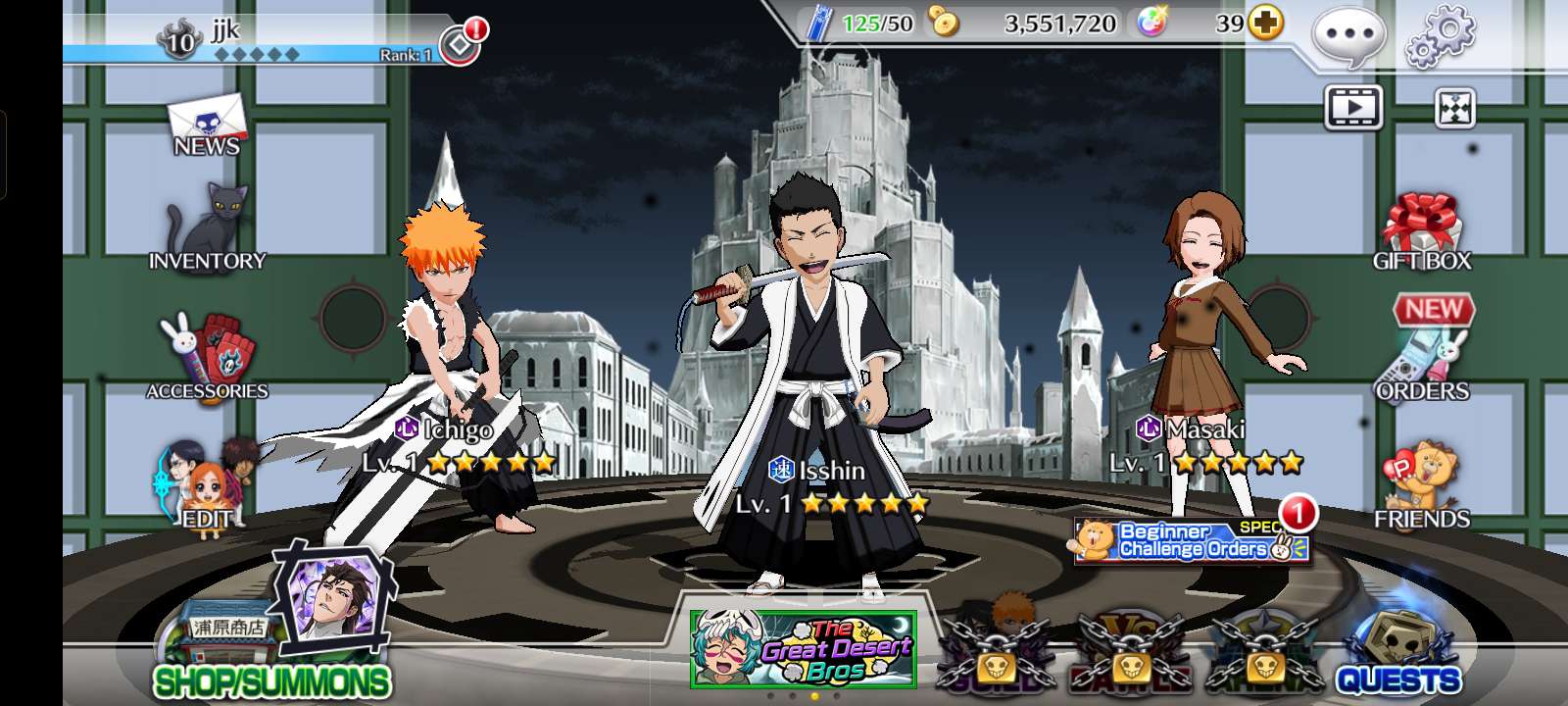Tap the plus button to add spirit orbs
The height and width of the screenshot is (706, 1568).
coord(1265,23)
